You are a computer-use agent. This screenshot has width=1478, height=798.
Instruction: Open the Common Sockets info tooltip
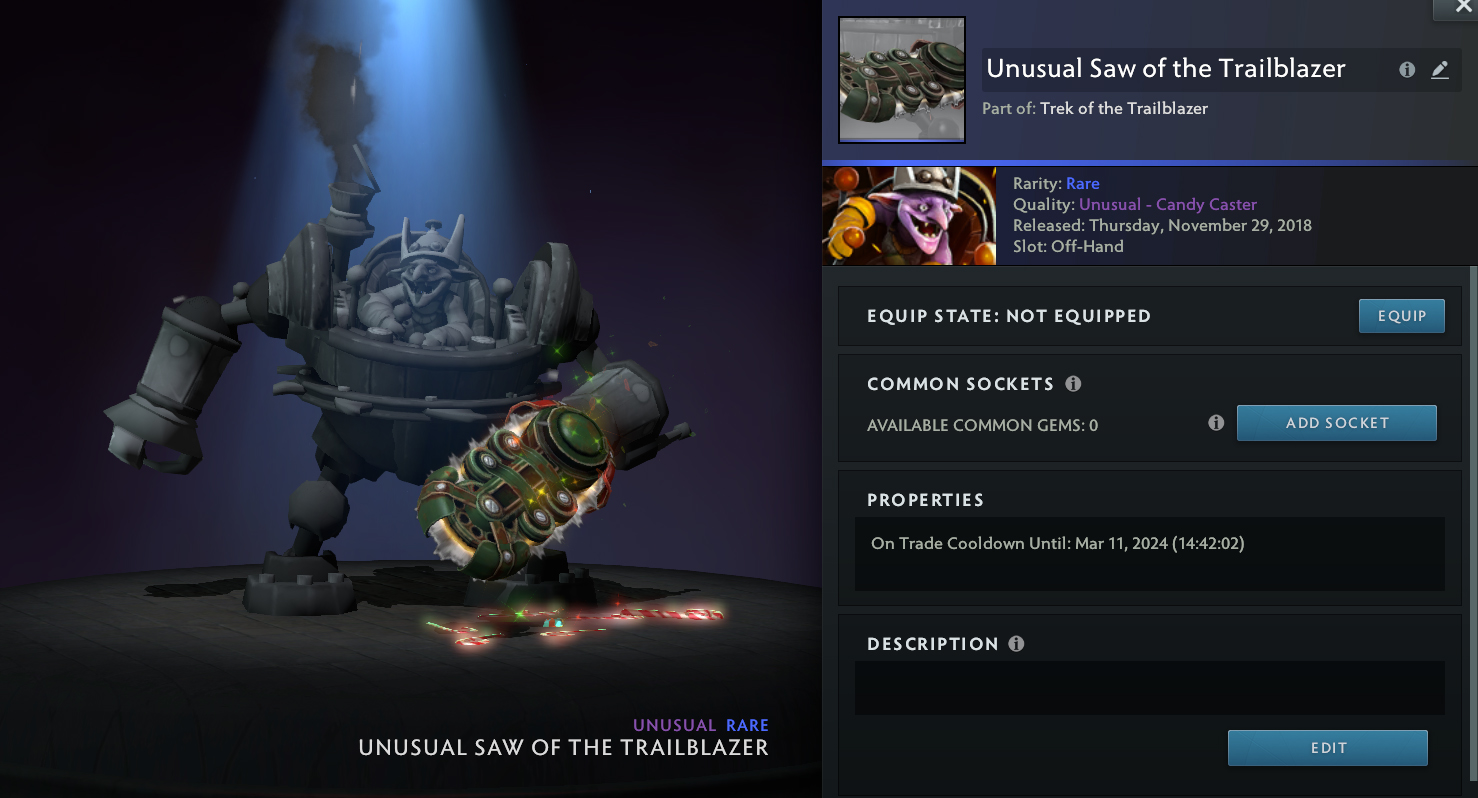[x=1074, y=384]
